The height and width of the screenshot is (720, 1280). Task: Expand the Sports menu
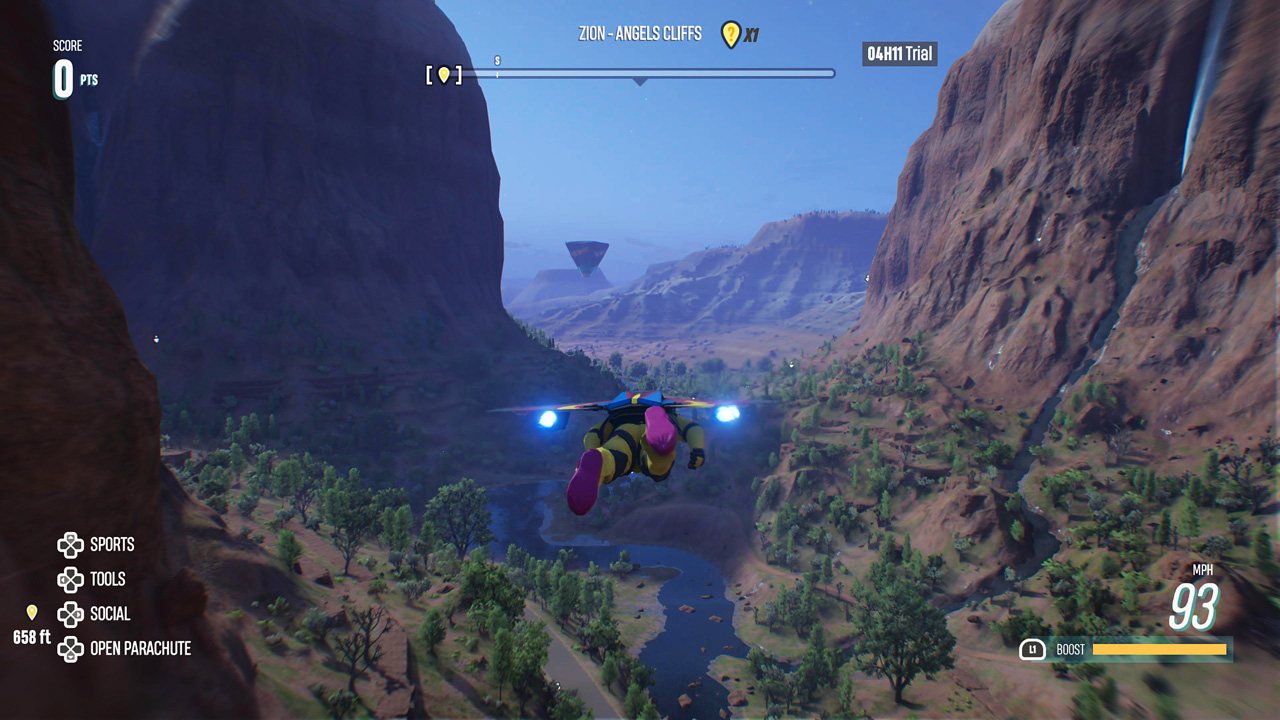tap(112, 545)
